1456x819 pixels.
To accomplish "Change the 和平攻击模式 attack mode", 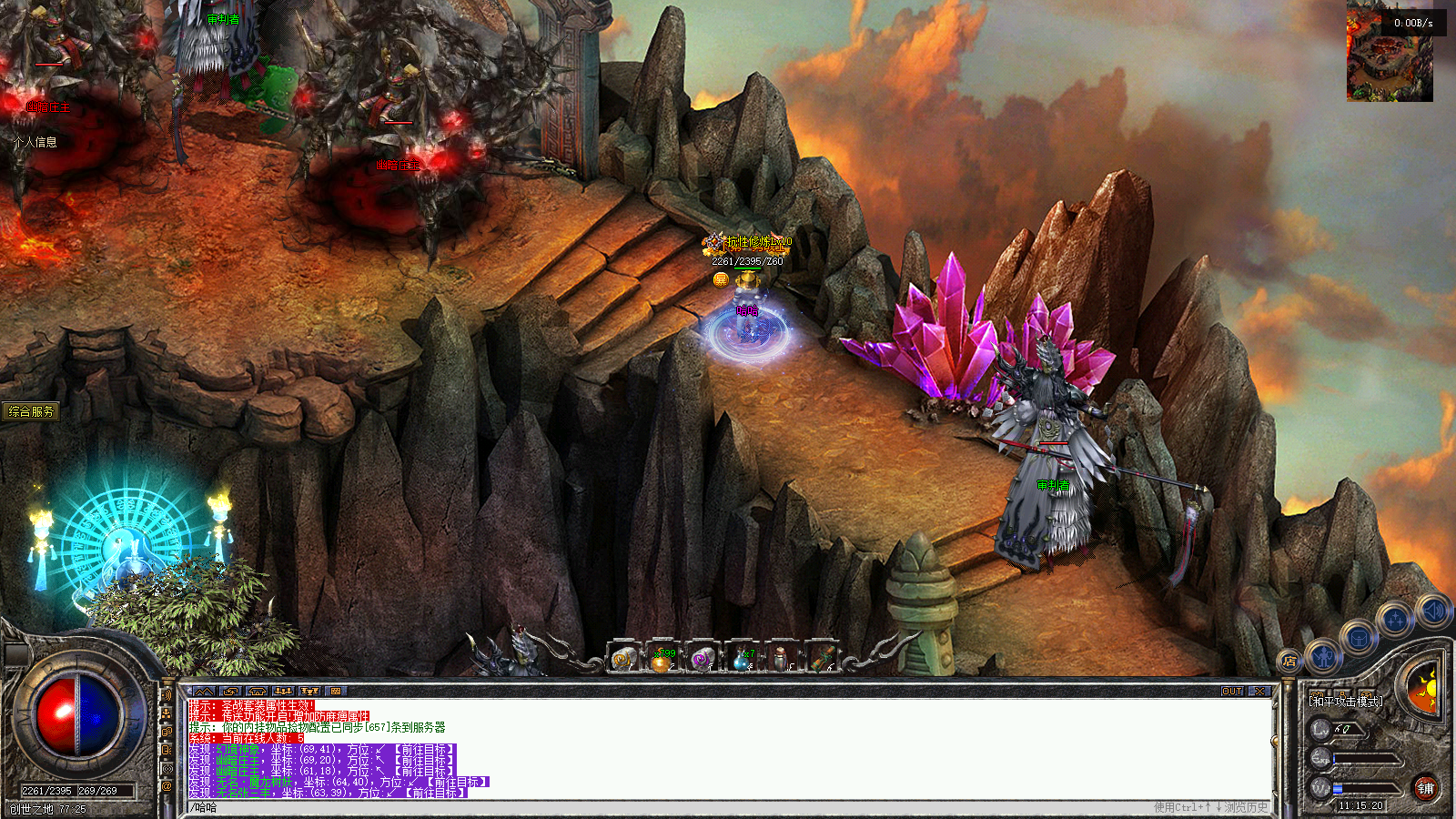I will coord(1346,702).
